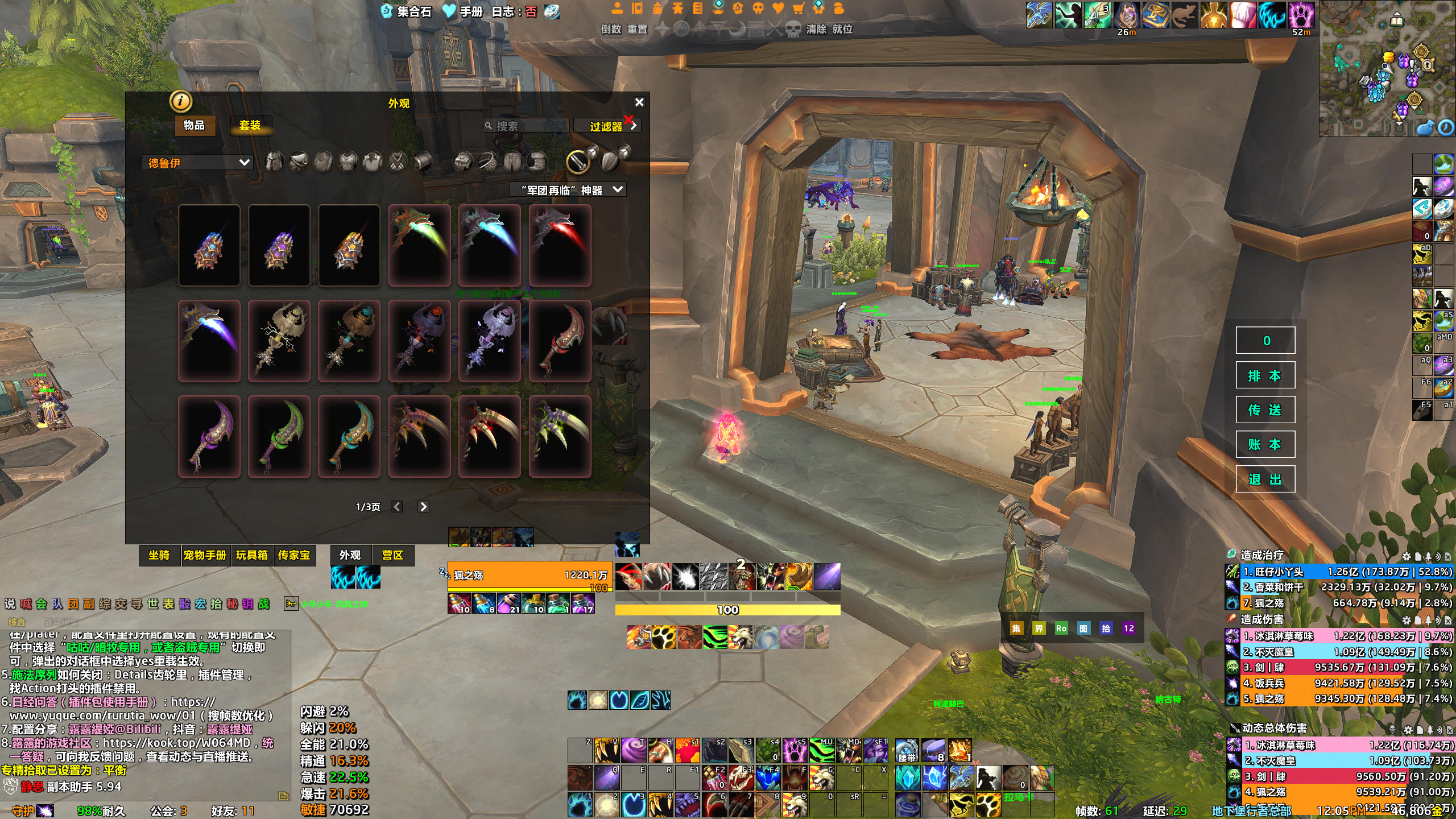Click the 退出 exit button
1456x819 pixels.
(x=1265, y=479)
